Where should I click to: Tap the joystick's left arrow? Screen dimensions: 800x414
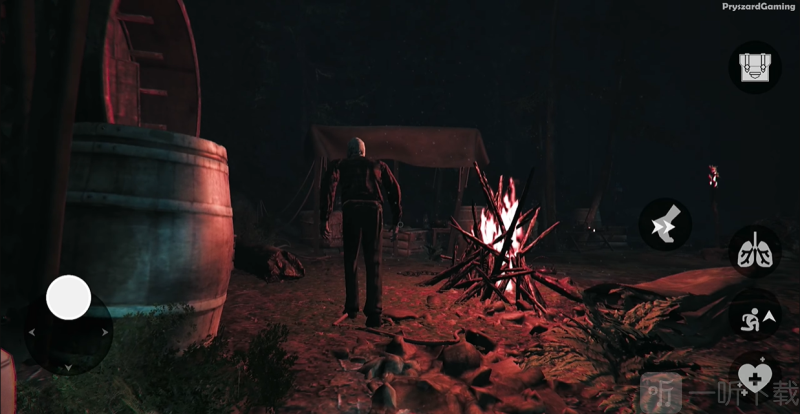coord(31,331)
